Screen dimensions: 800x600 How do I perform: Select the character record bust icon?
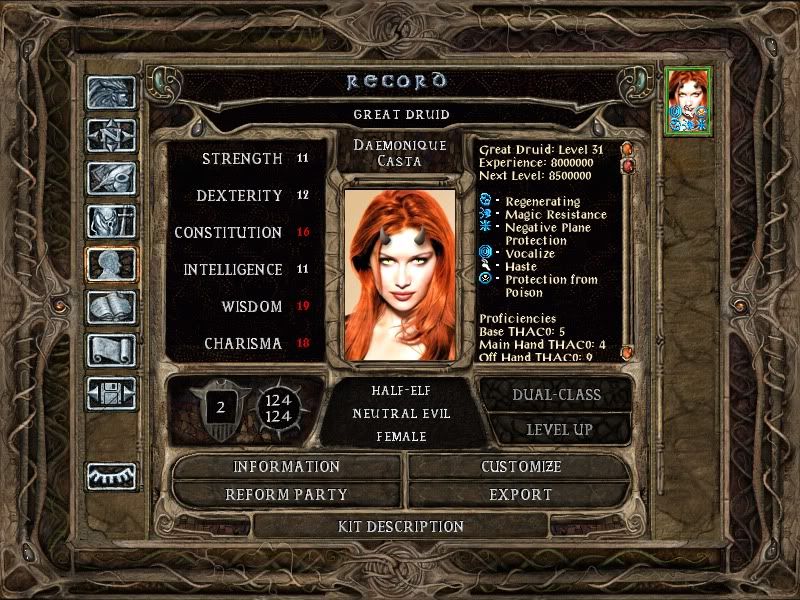(111, 264)
